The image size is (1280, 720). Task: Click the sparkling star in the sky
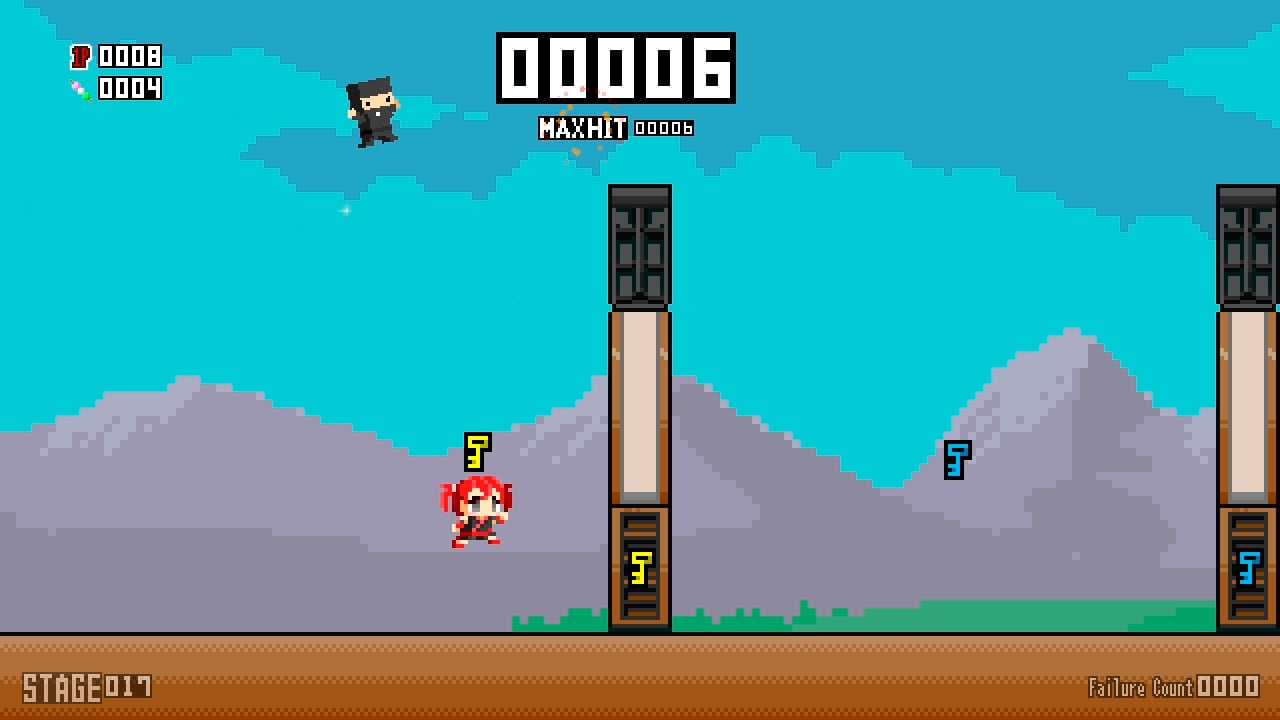click(344, 211)
